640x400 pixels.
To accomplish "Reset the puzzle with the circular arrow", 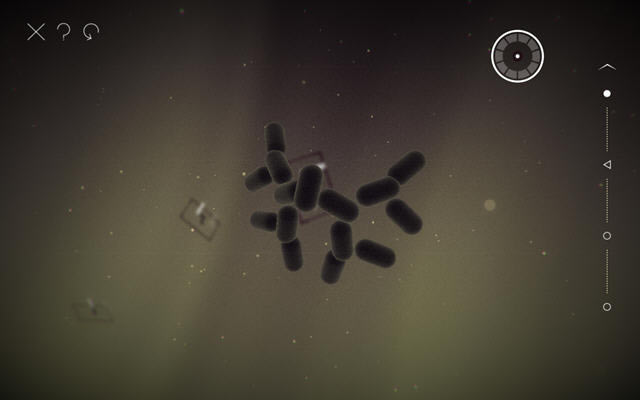I will (91, 32).
